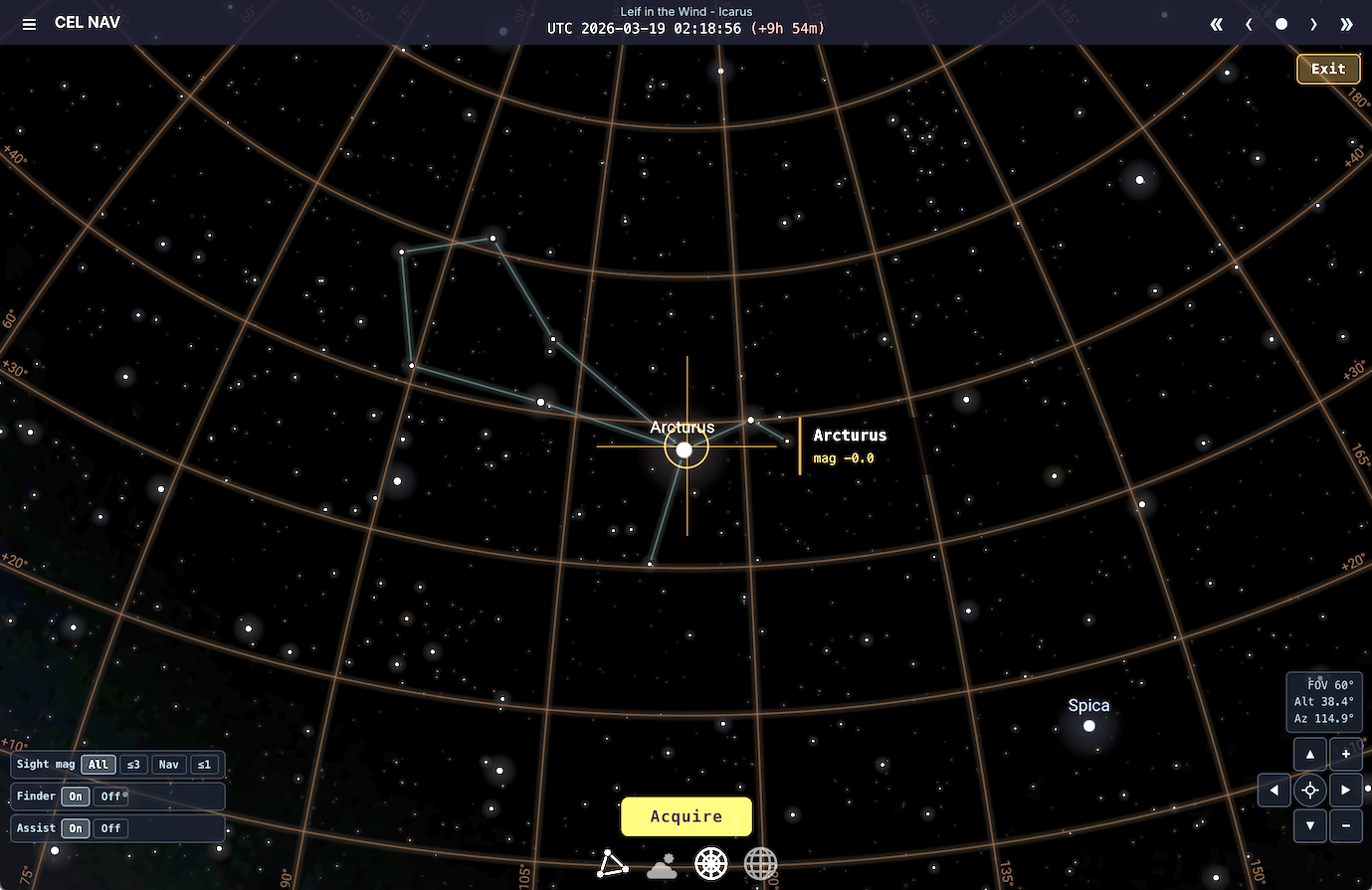Step time backward one increment

pos(1249,23)
